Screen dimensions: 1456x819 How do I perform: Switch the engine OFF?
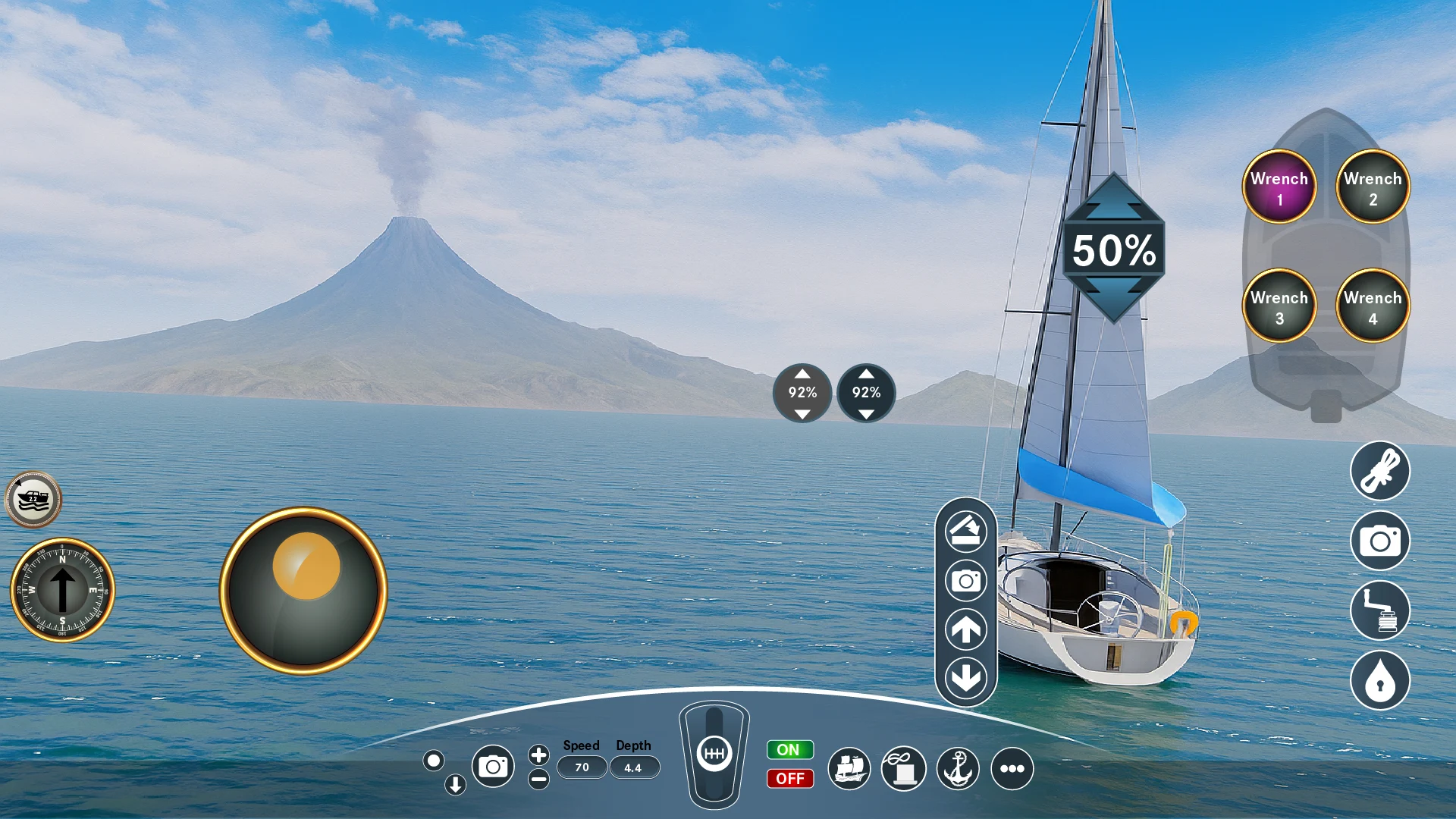click(x=789, y=779)
